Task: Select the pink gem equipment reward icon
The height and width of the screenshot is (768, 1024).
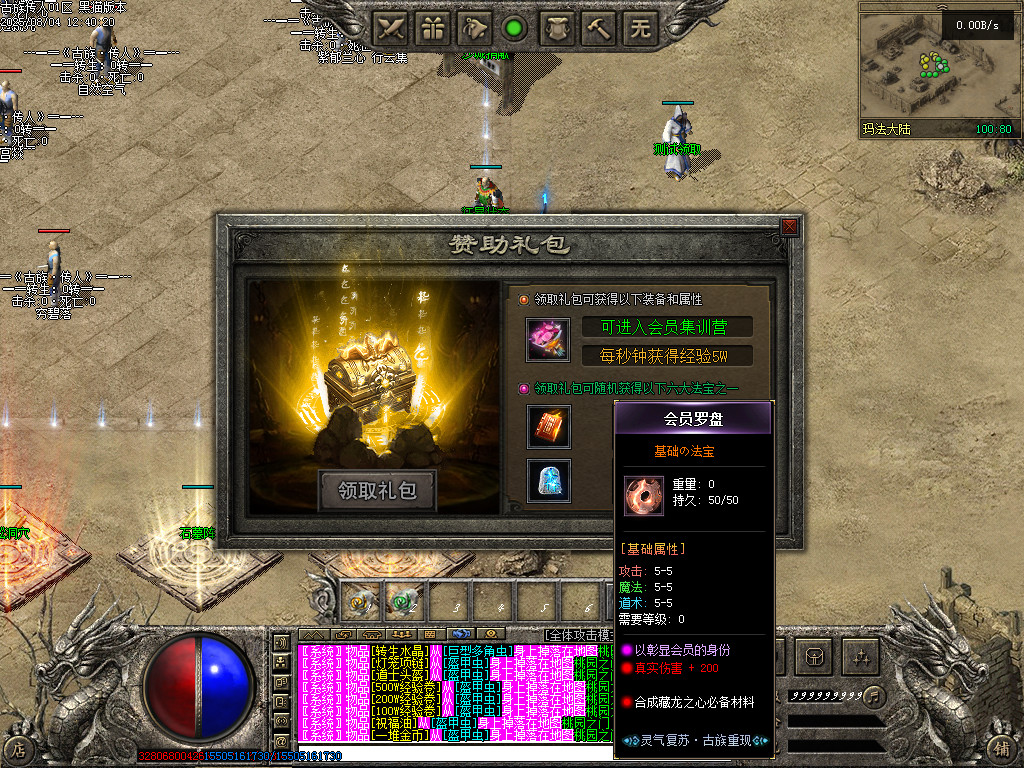Action: pos(548,340)
